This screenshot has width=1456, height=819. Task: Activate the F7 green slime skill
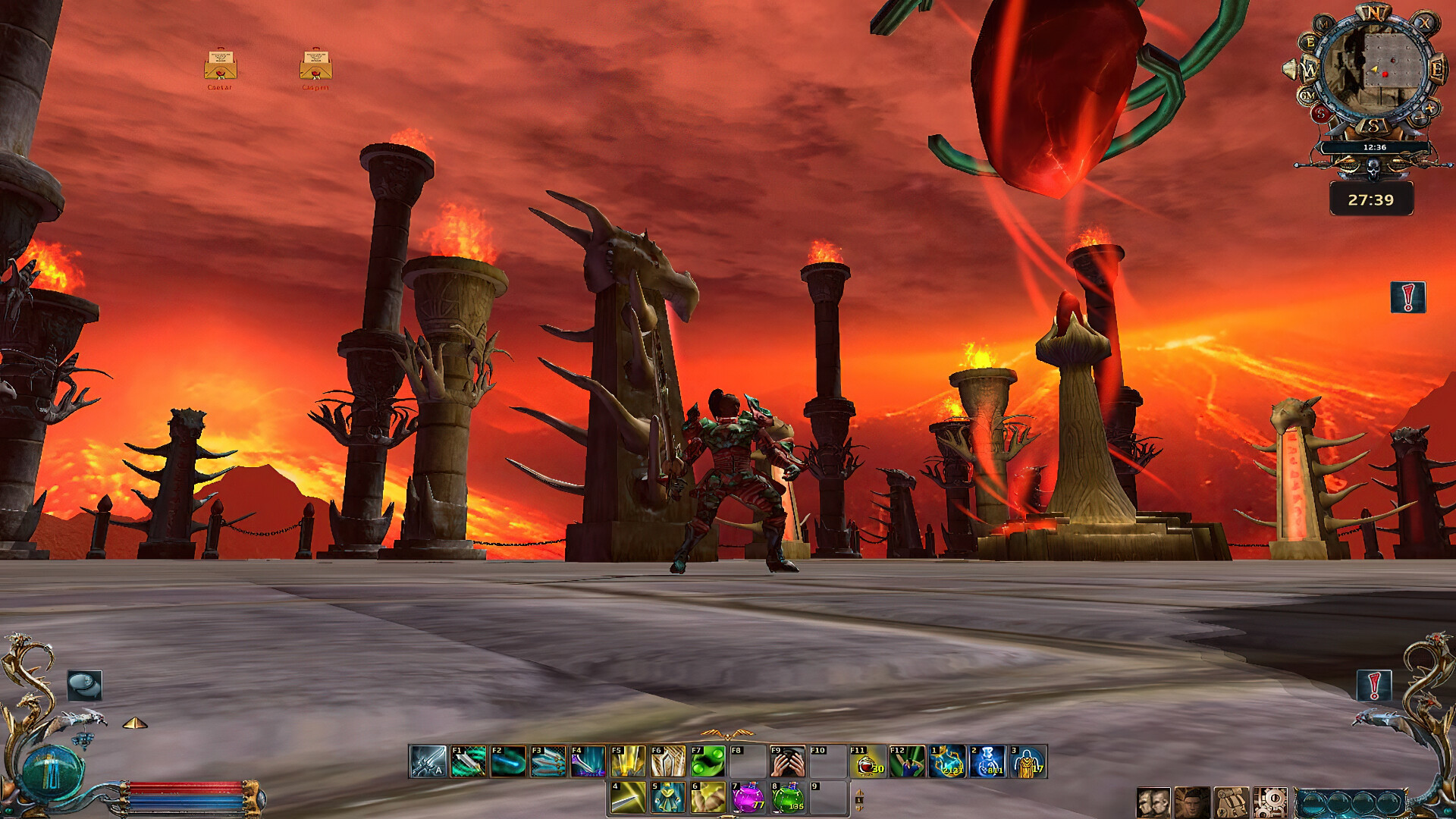click(x=708, y=761)
